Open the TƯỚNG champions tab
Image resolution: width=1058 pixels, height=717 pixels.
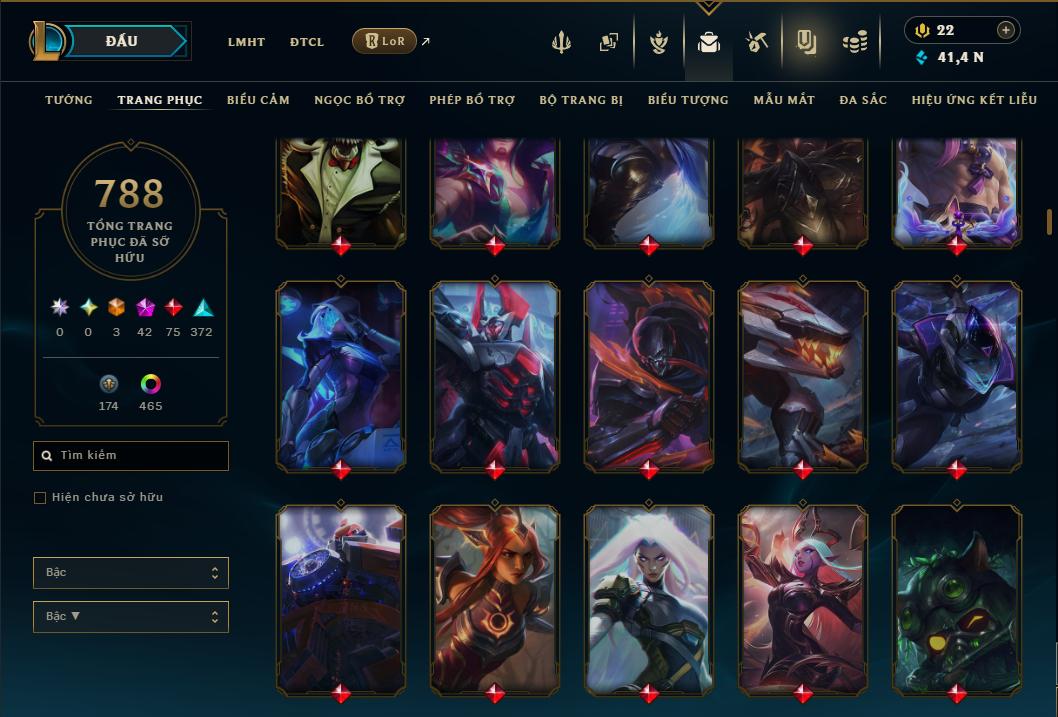(x=69, y=100)
